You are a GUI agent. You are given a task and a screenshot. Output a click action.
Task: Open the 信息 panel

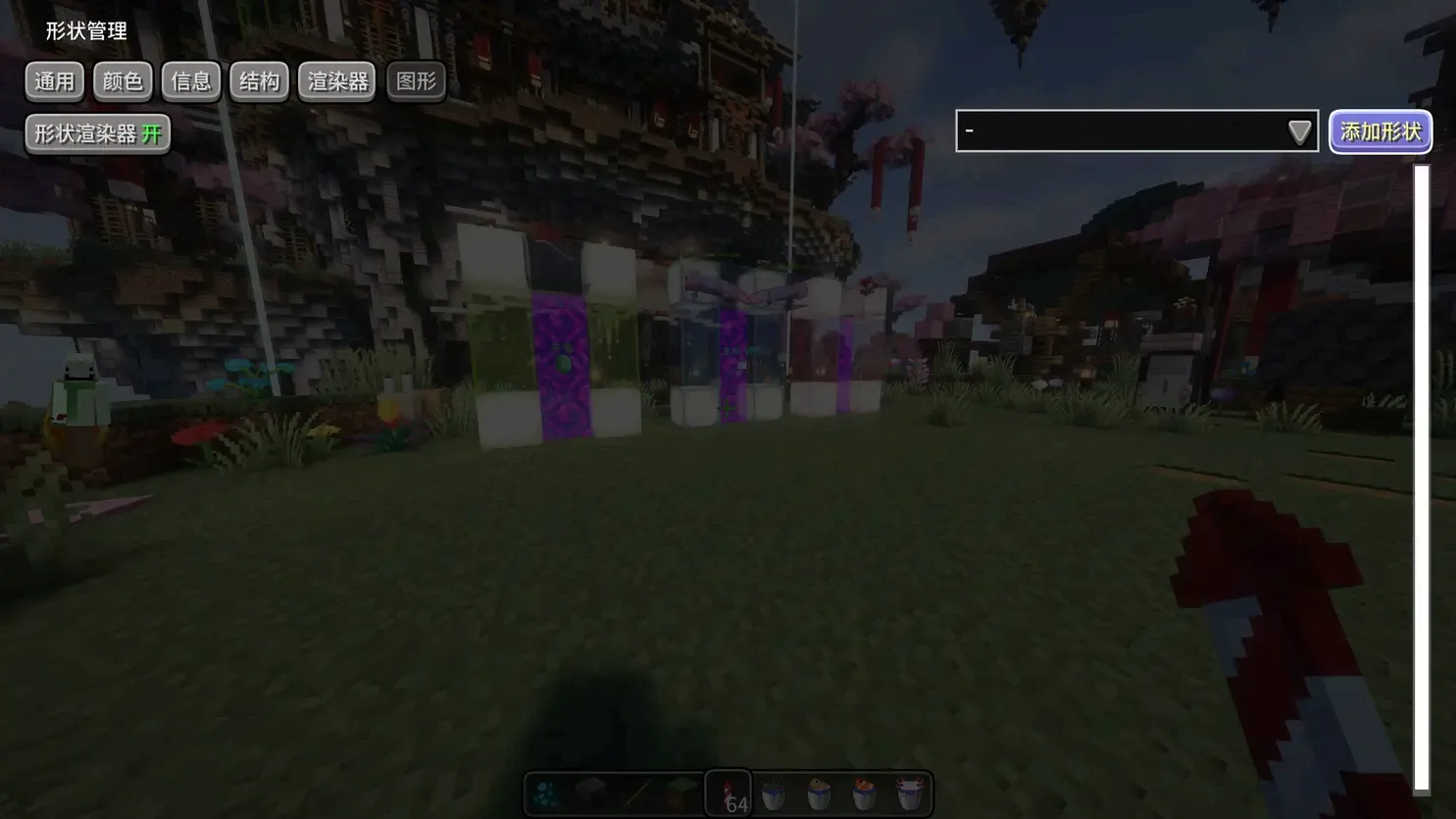tap(190, 80)
